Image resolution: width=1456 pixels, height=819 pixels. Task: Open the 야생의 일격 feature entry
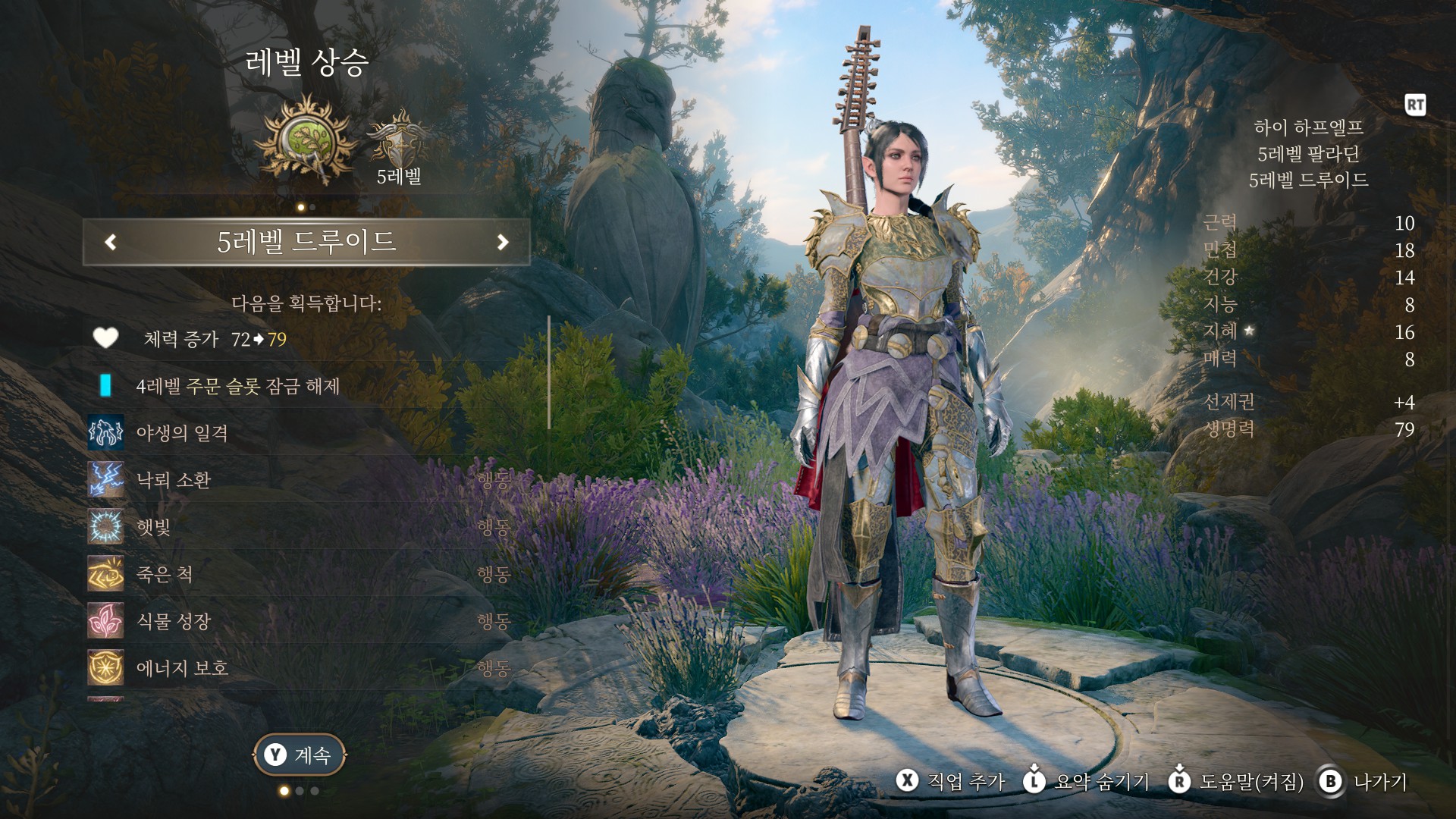(x=182, y=433)
